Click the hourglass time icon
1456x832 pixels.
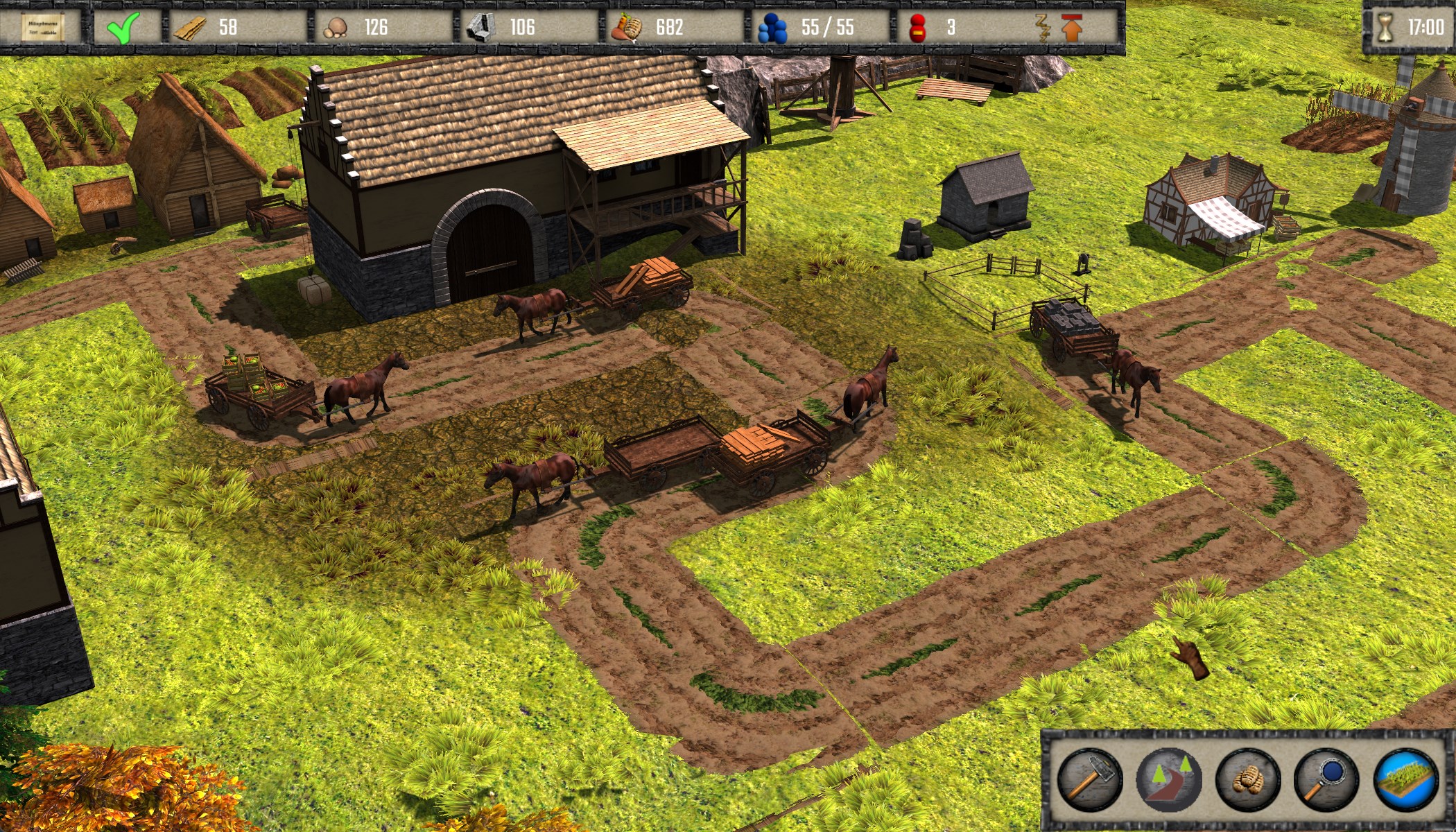[x=1385, y=28]
